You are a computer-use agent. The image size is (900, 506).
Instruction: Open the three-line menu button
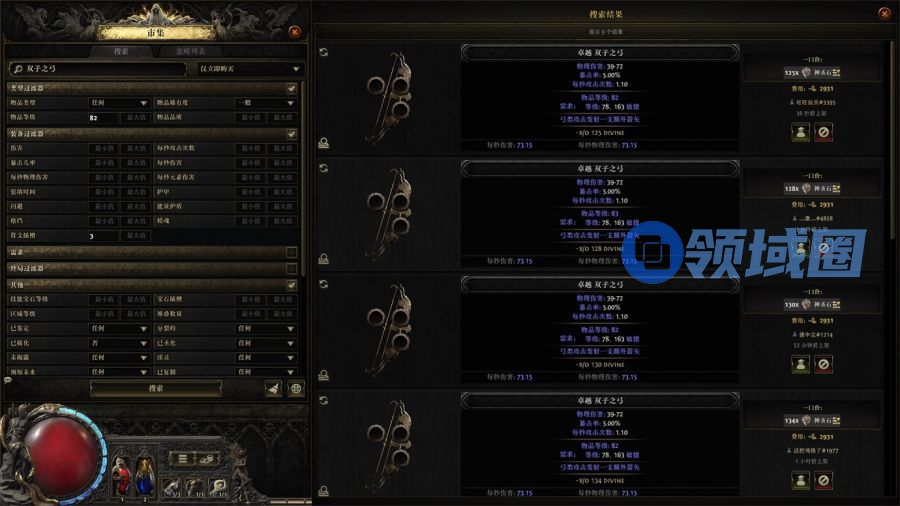pos(182,459)
